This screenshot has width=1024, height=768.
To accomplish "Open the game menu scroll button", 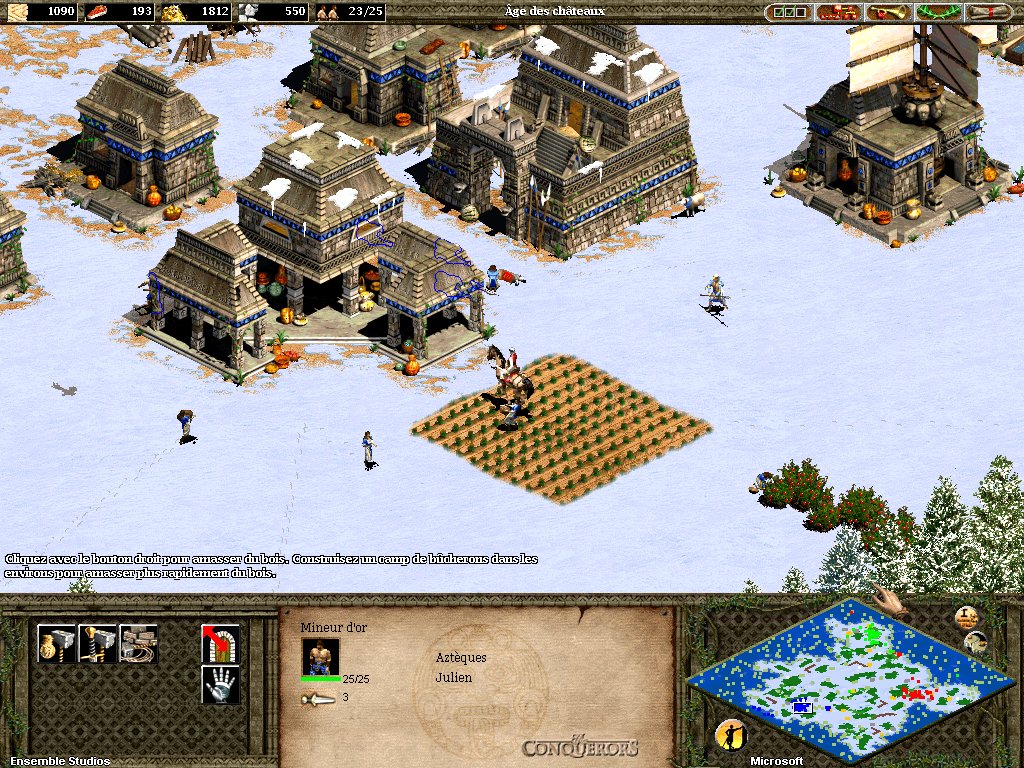I will [988, 12].
